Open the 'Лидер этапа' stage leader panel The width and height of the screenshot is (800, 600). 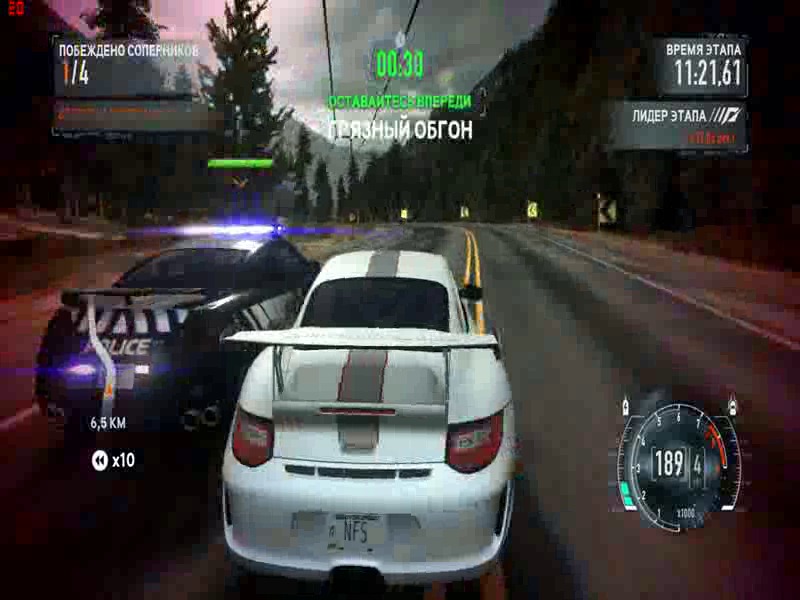click(x=680, y=124)
